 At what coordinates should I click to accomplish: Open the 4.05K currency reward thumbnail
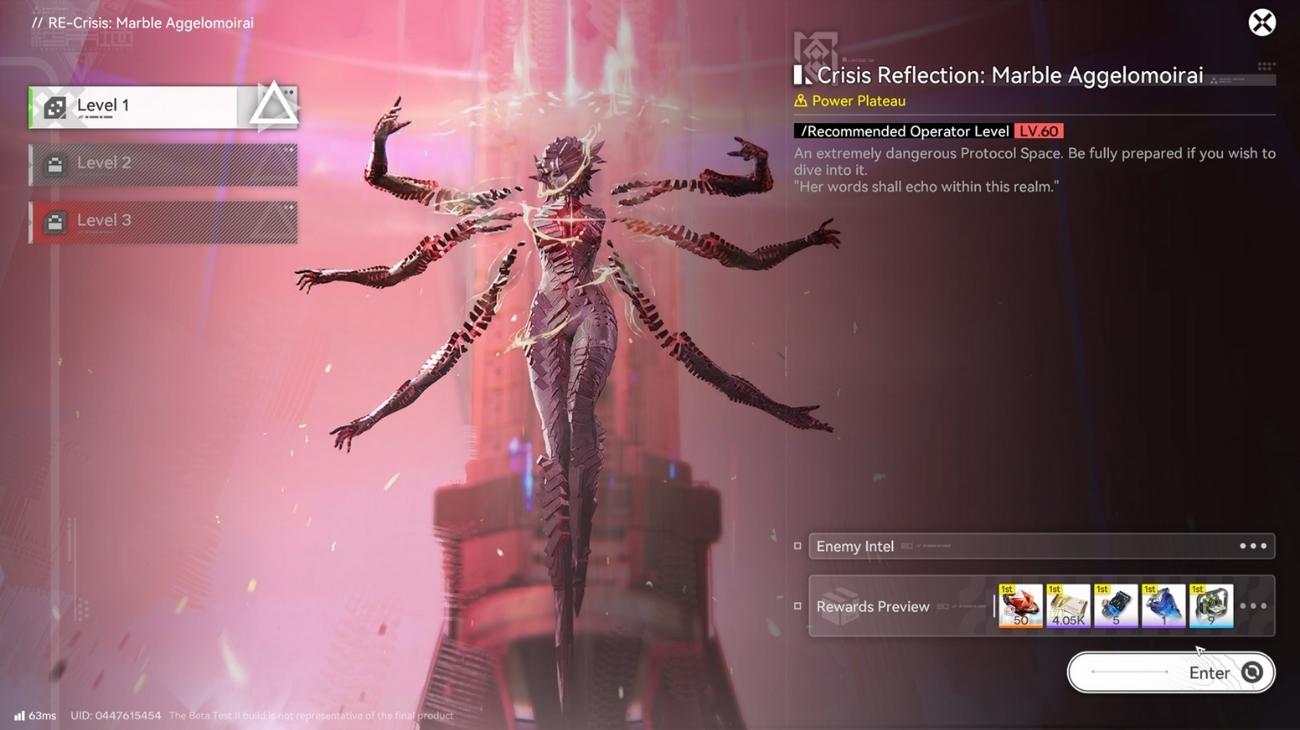click(1068, 605)
